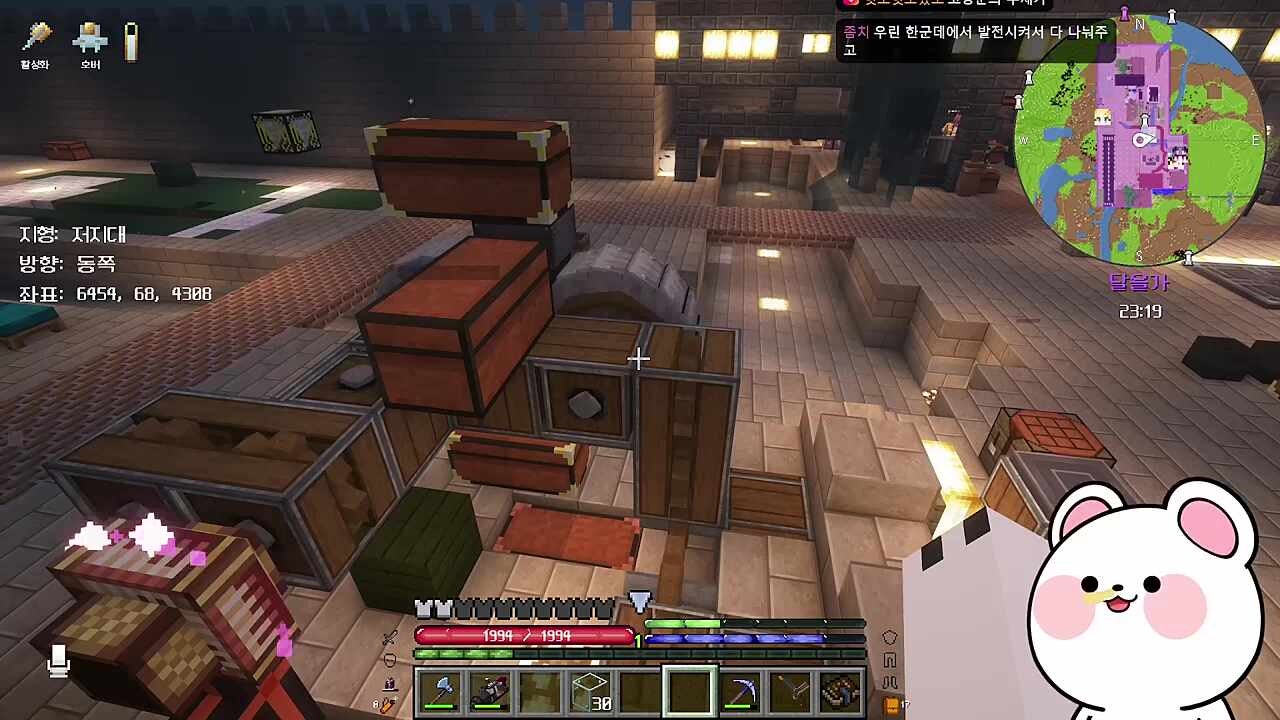Click the chestplate armor icon beside the hotbar

889,638
